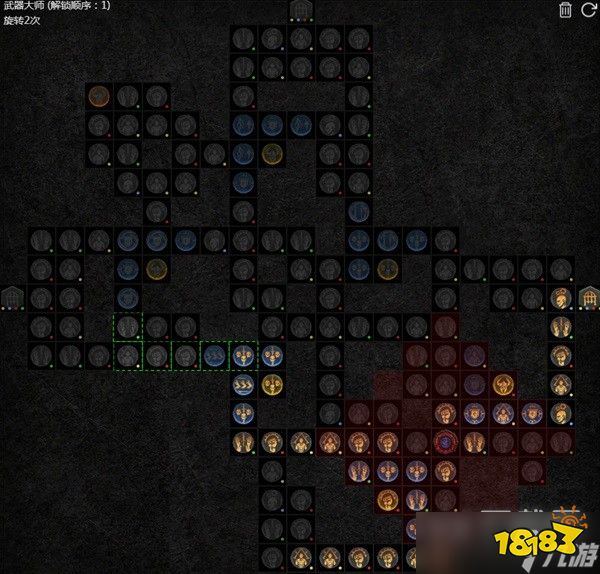Rotate the paragon board with the arrow icon
600x574 pixels.
coord(588,10)
